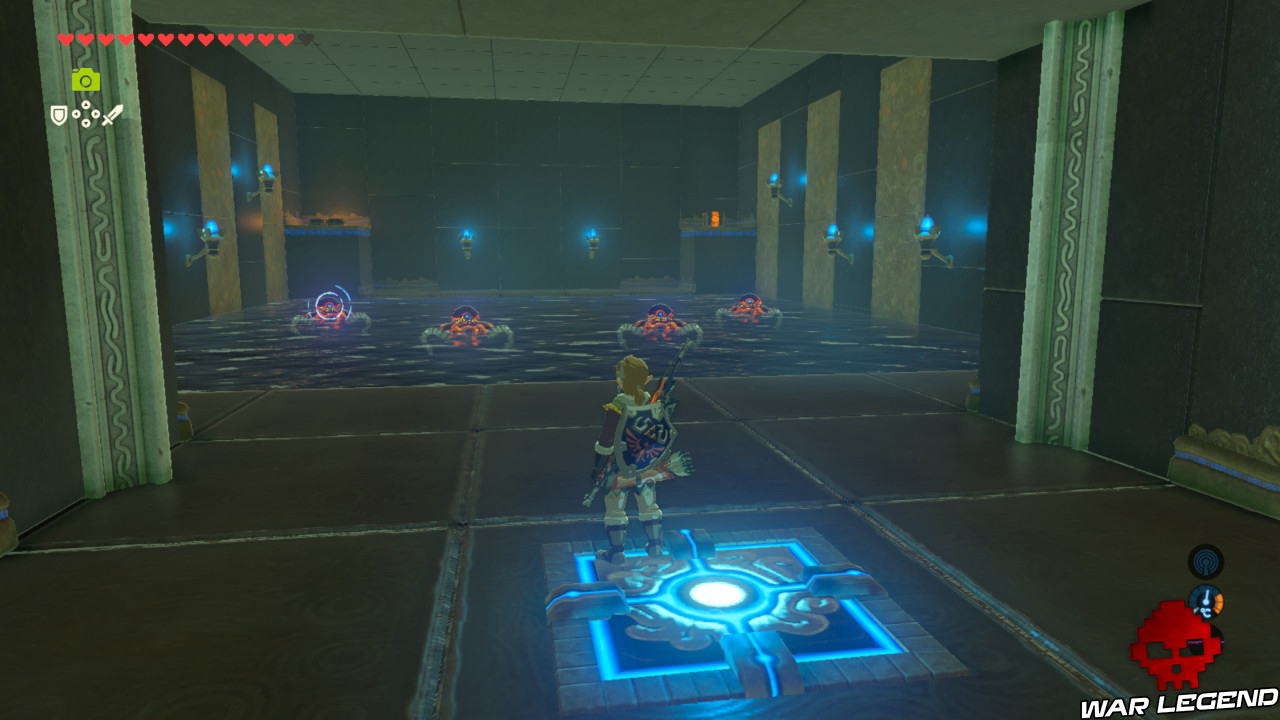Image resolution: width=1280 pixels, height=720 pixels.
Task: Select the green camera rune icon
Action: pos(86,80)
